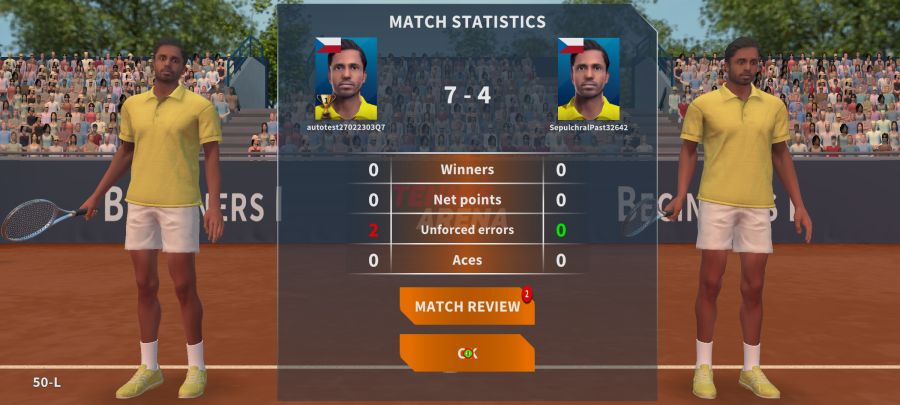This screenshot has height=405, width=900.
Task: View autotest27022303Q7 player portrait
Action: point(346,79)
